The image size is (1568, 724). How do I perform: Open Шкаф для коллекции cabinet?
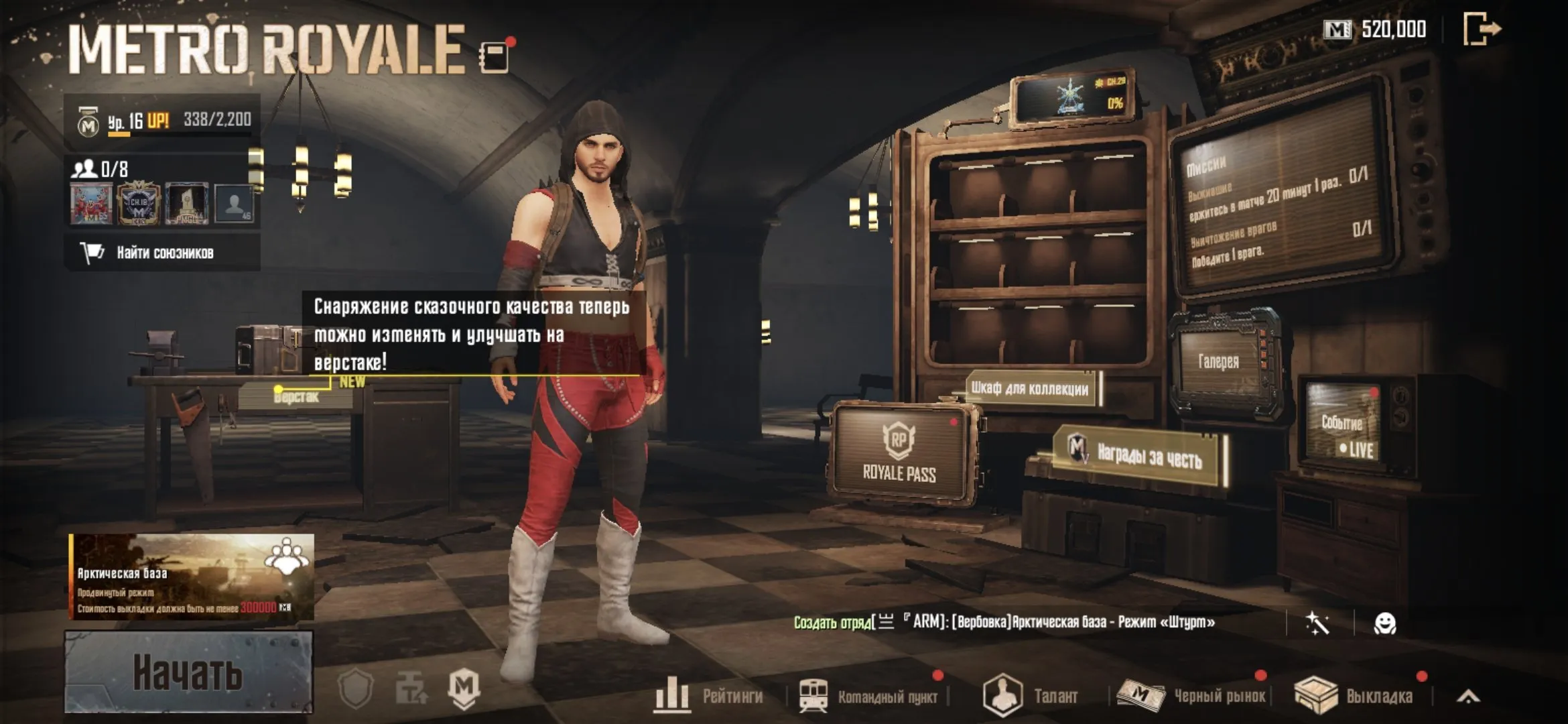point(1030,388)
